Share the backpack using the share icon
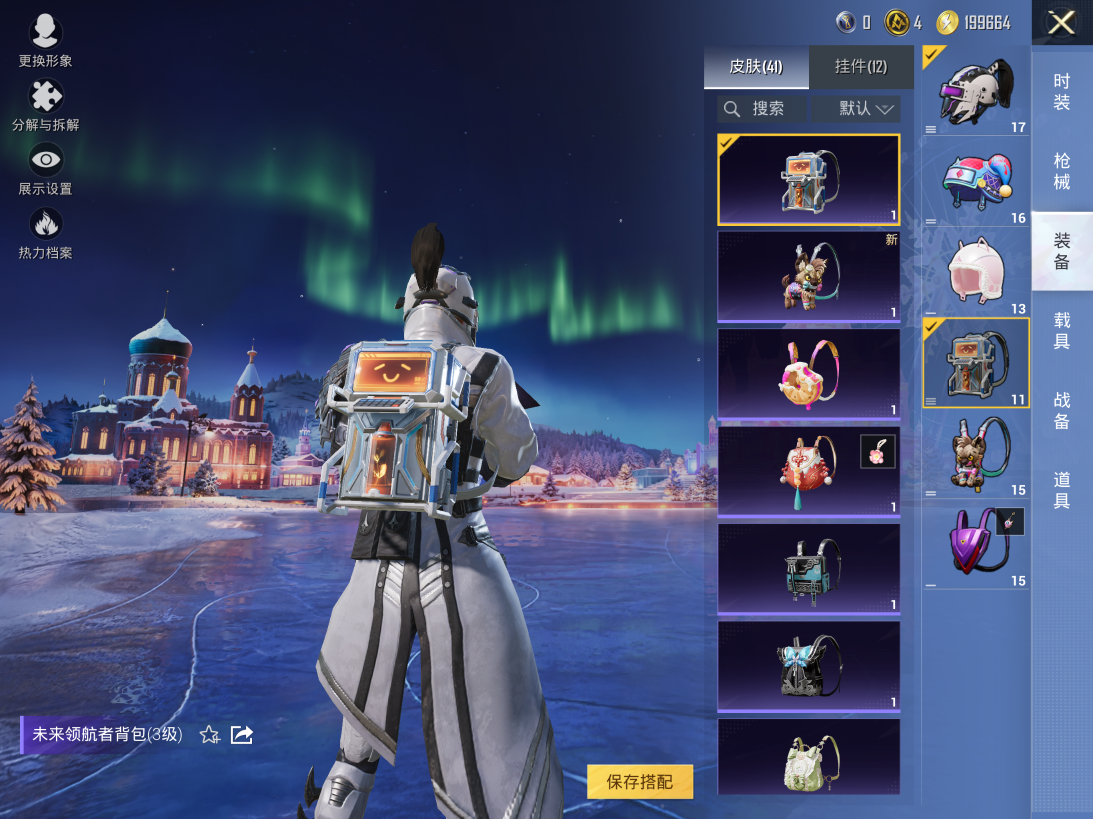The image size is (1093, 819). click(242, 735)
